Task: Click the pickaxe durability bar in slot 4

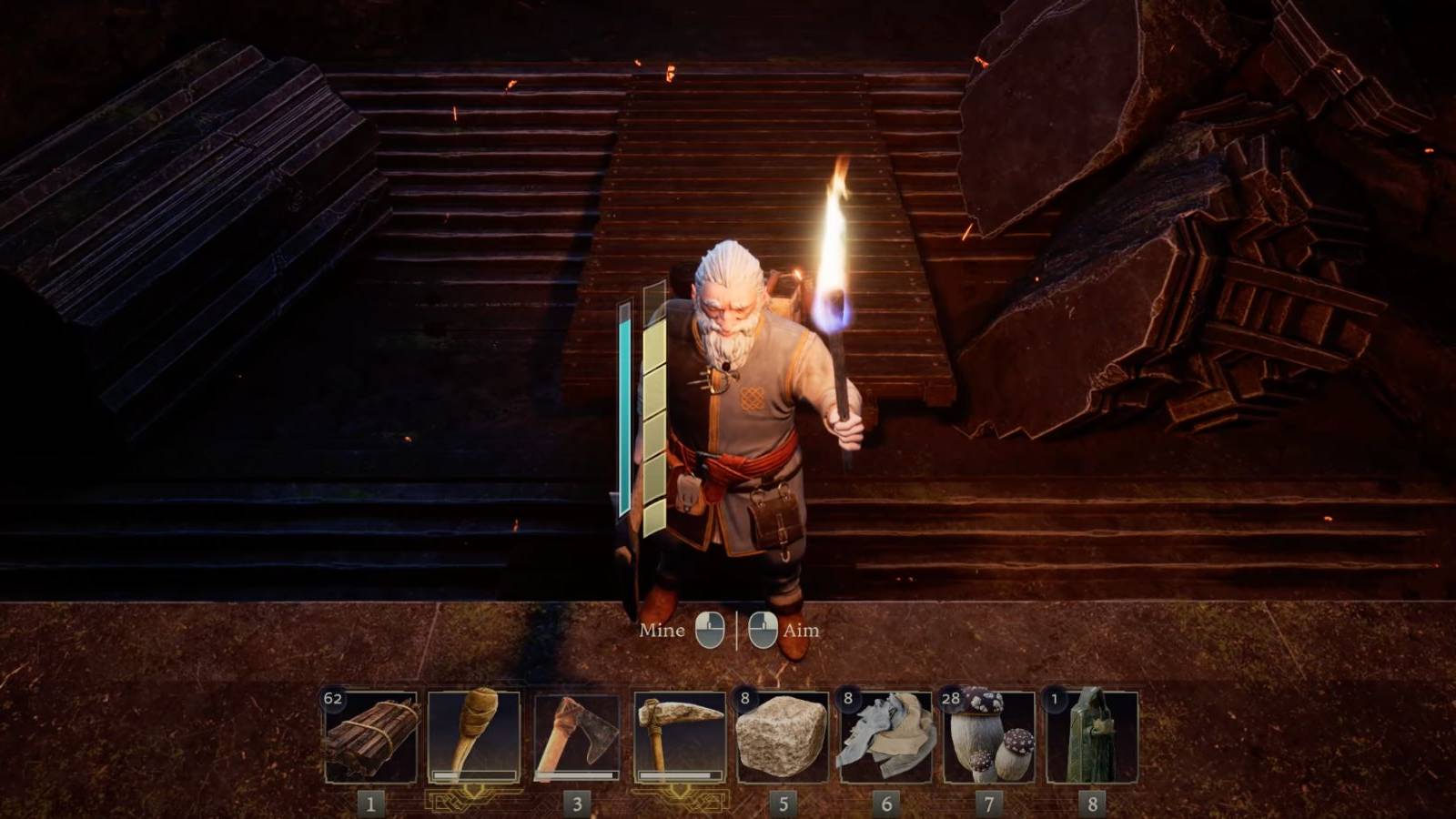Action: (x=681, y=775)
